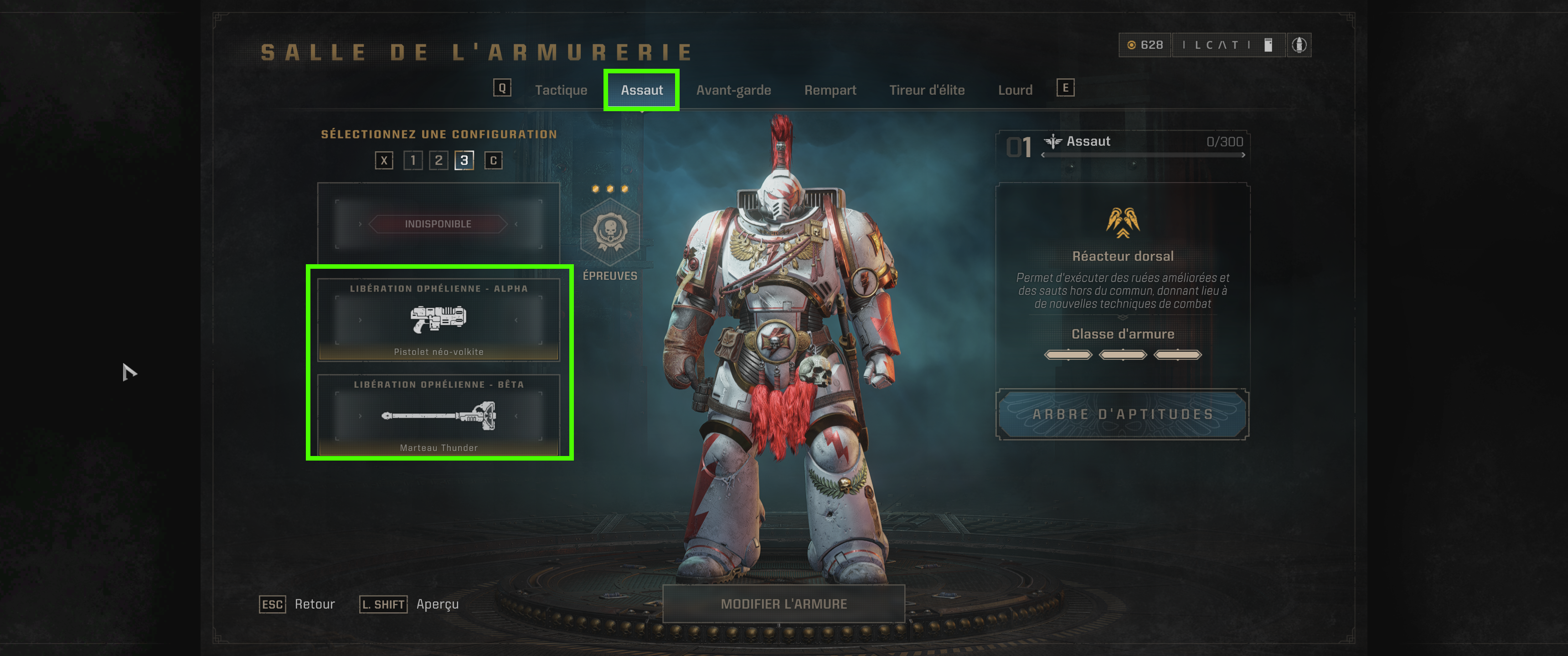Viewport: 1568px width, 656px height.
Task: Select the C configuration slot
Action: 493,161
